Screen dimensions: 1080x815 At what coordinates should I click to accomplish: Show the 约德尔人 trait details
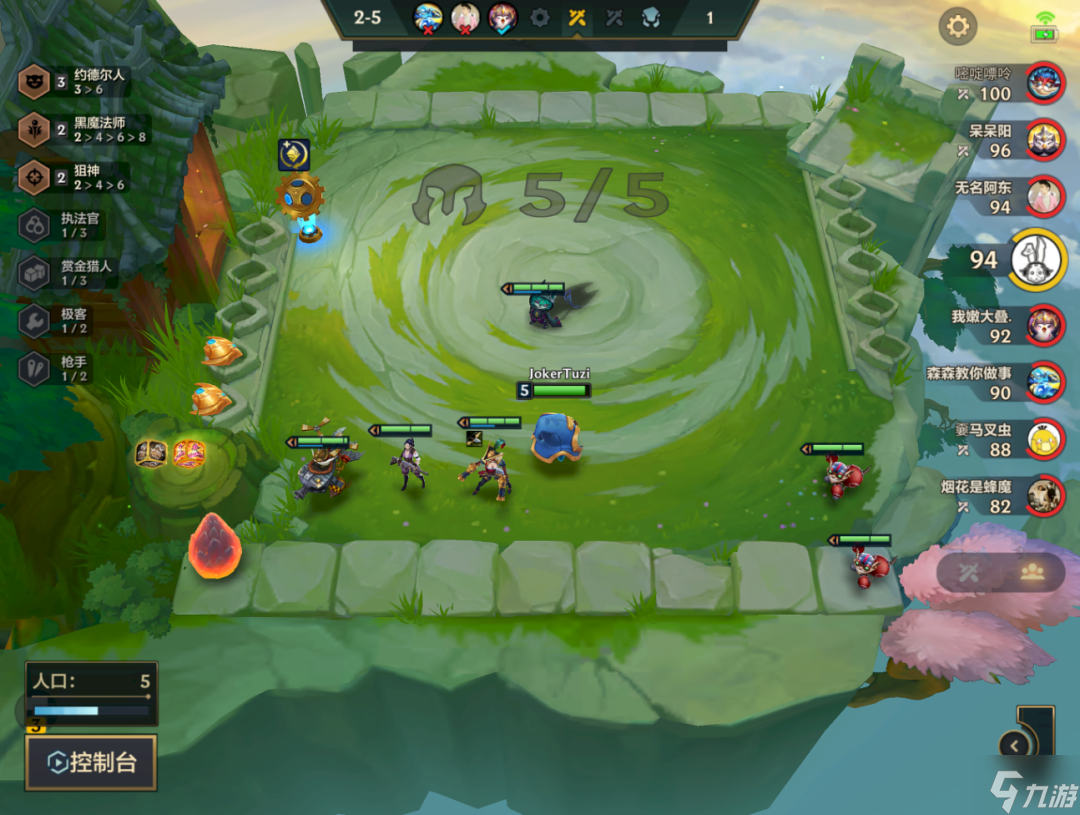tap(34, 82)
